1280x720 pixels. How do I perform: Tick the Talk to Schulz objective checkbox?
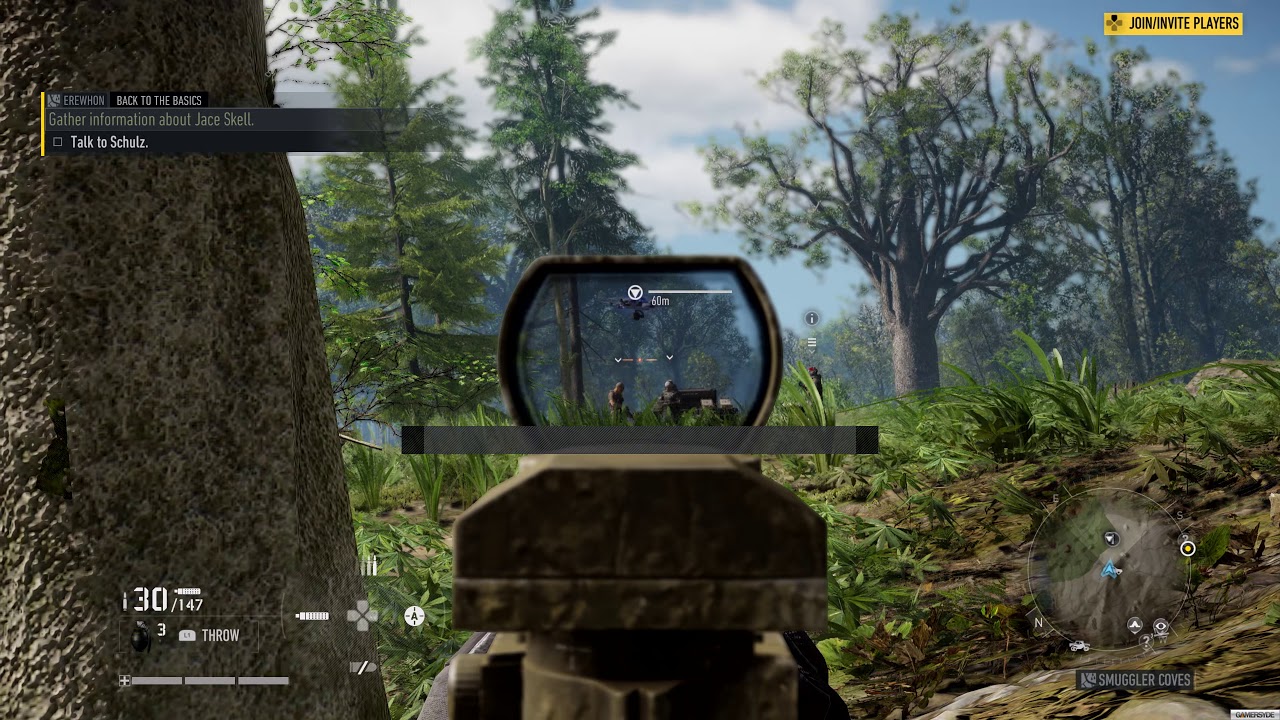point(58,142)
